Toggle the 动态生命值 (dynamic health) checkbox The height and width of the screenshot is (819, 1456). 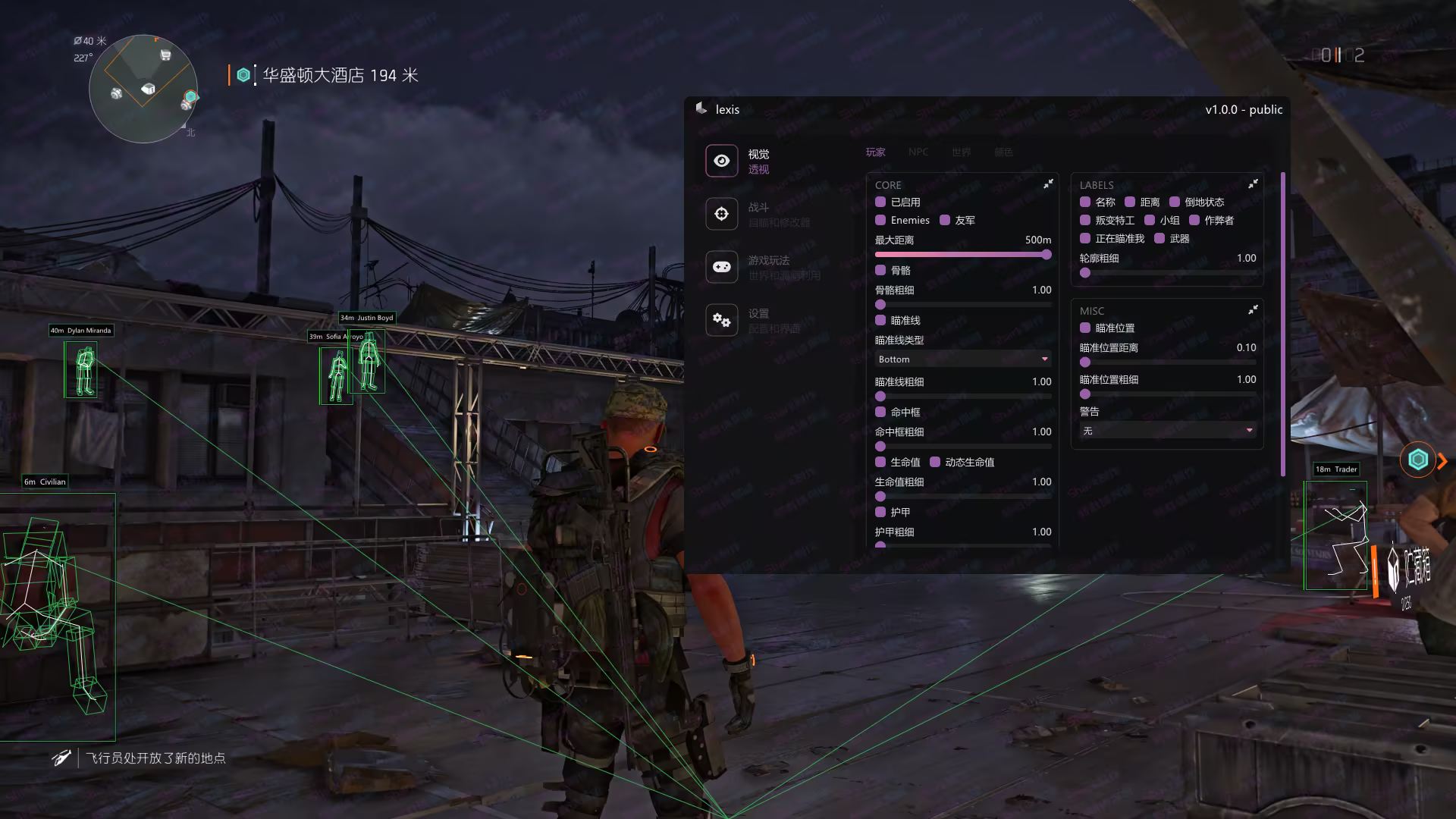[x=935, y=463]
